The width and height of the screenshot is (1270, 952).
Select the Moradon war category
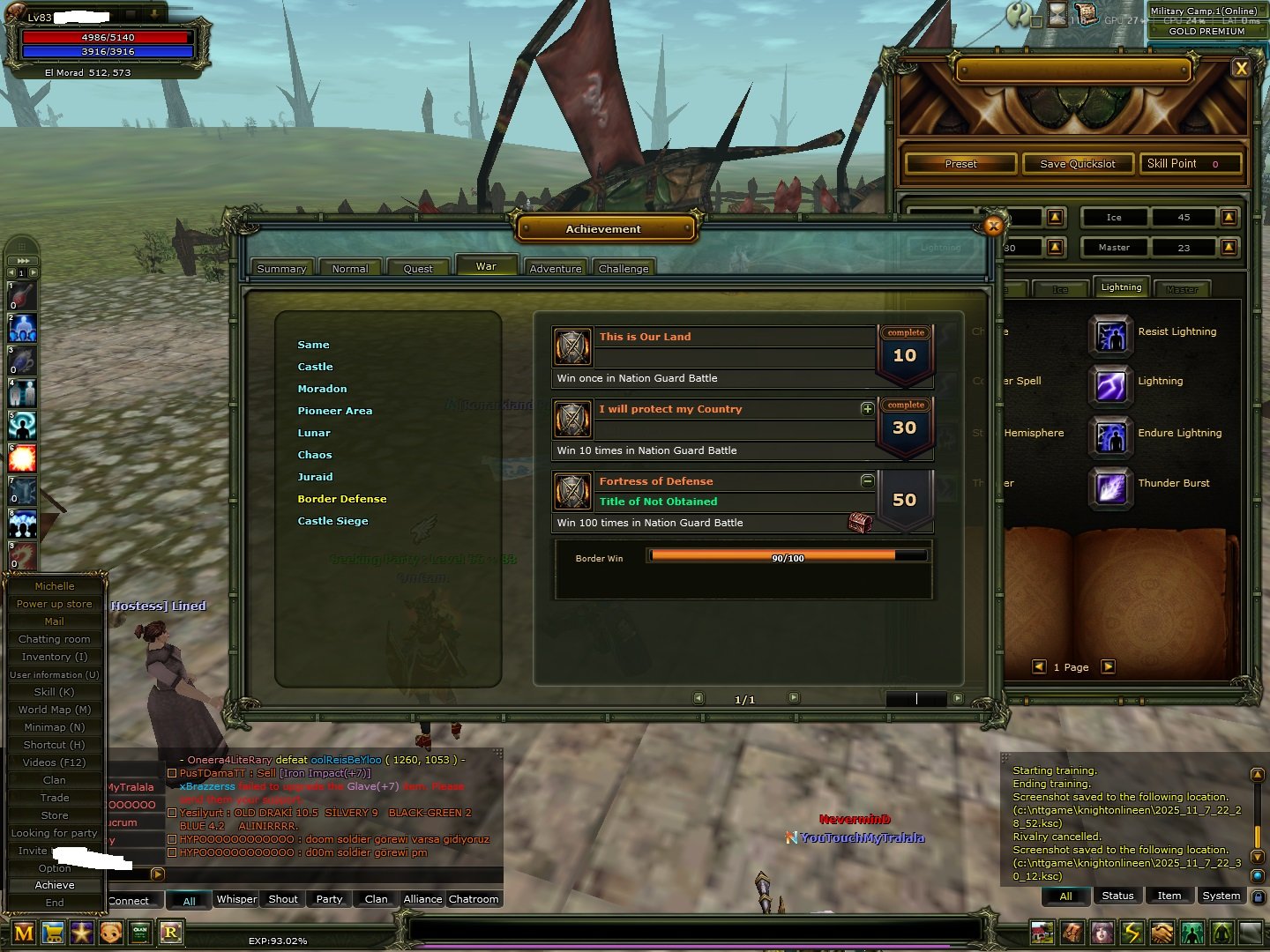(x=322, y=389)
